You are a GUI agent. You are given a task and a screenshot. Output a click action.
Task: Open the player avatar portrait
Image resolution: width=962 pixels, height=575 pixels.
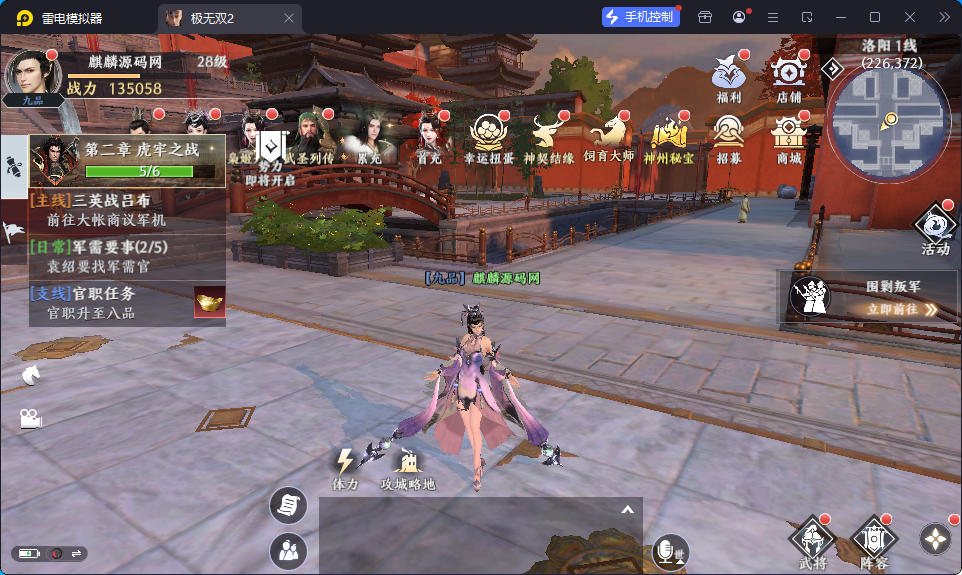point(32,71)
